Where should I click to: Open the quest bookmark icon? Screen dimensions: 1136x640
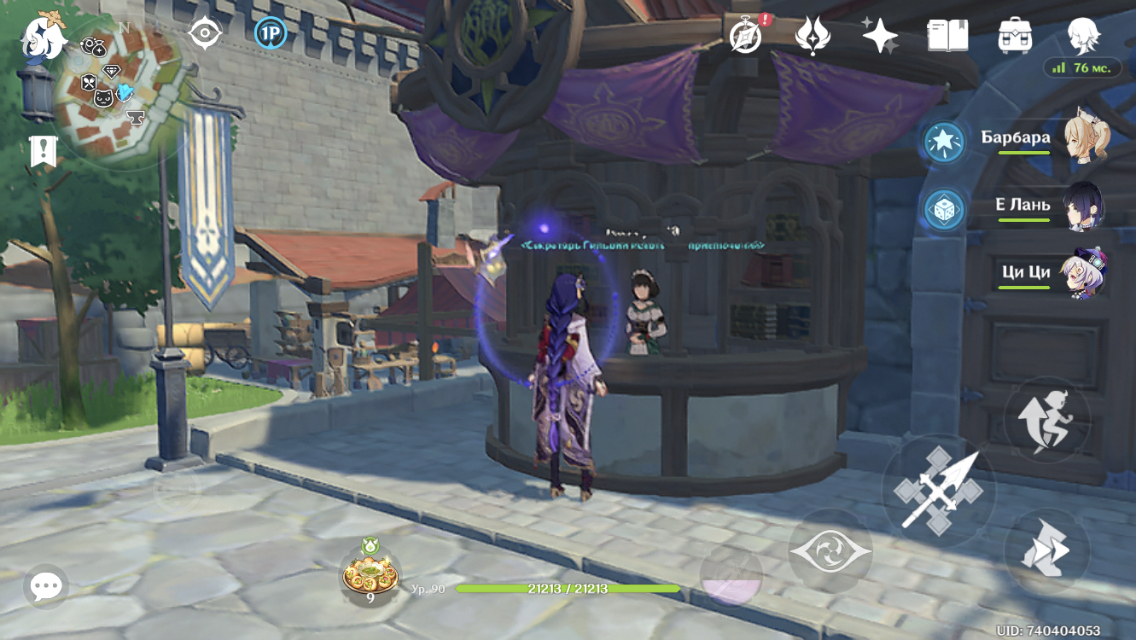[43, 151]
